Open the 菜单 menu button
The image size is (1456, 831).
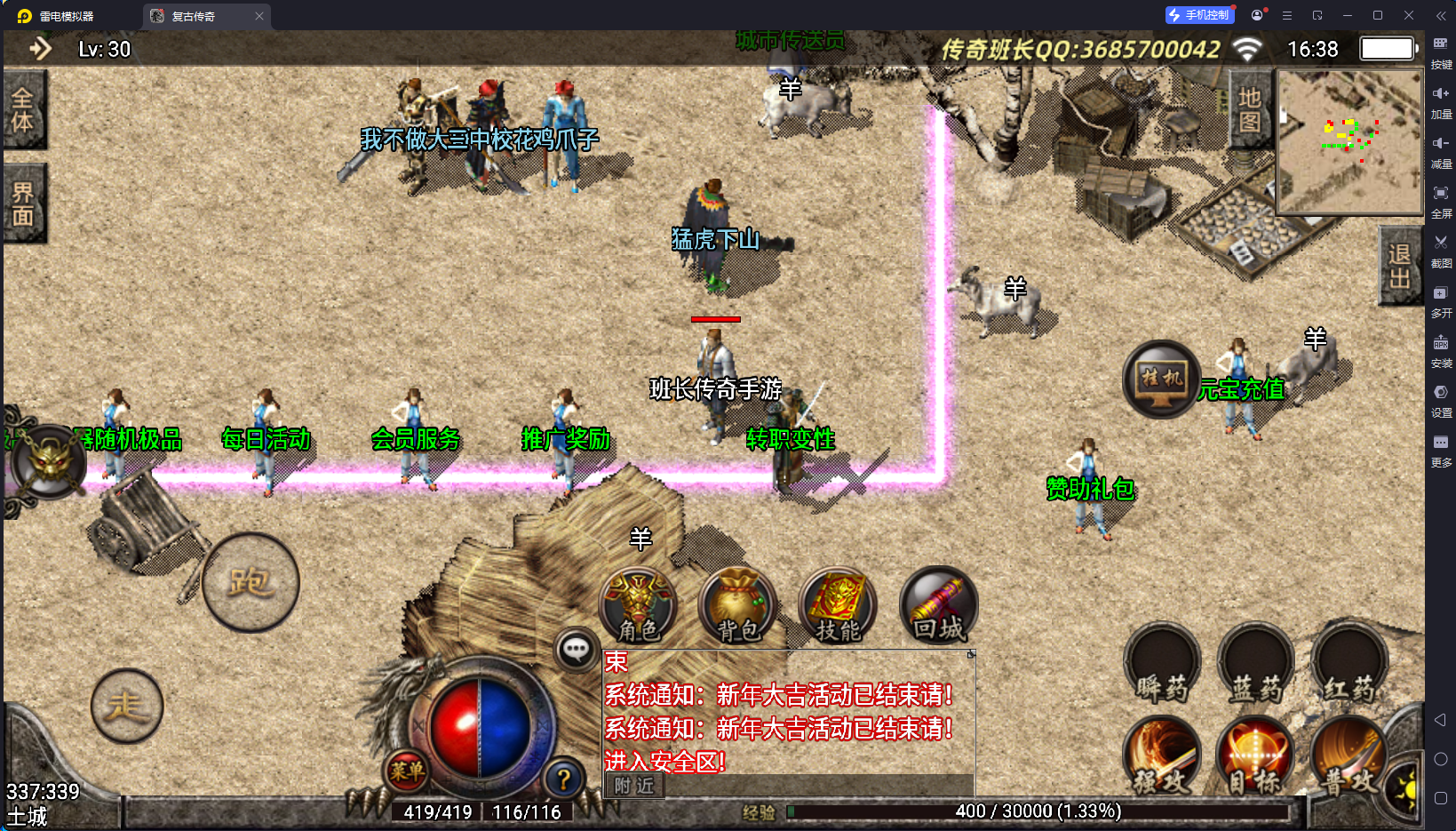[407, 771]
